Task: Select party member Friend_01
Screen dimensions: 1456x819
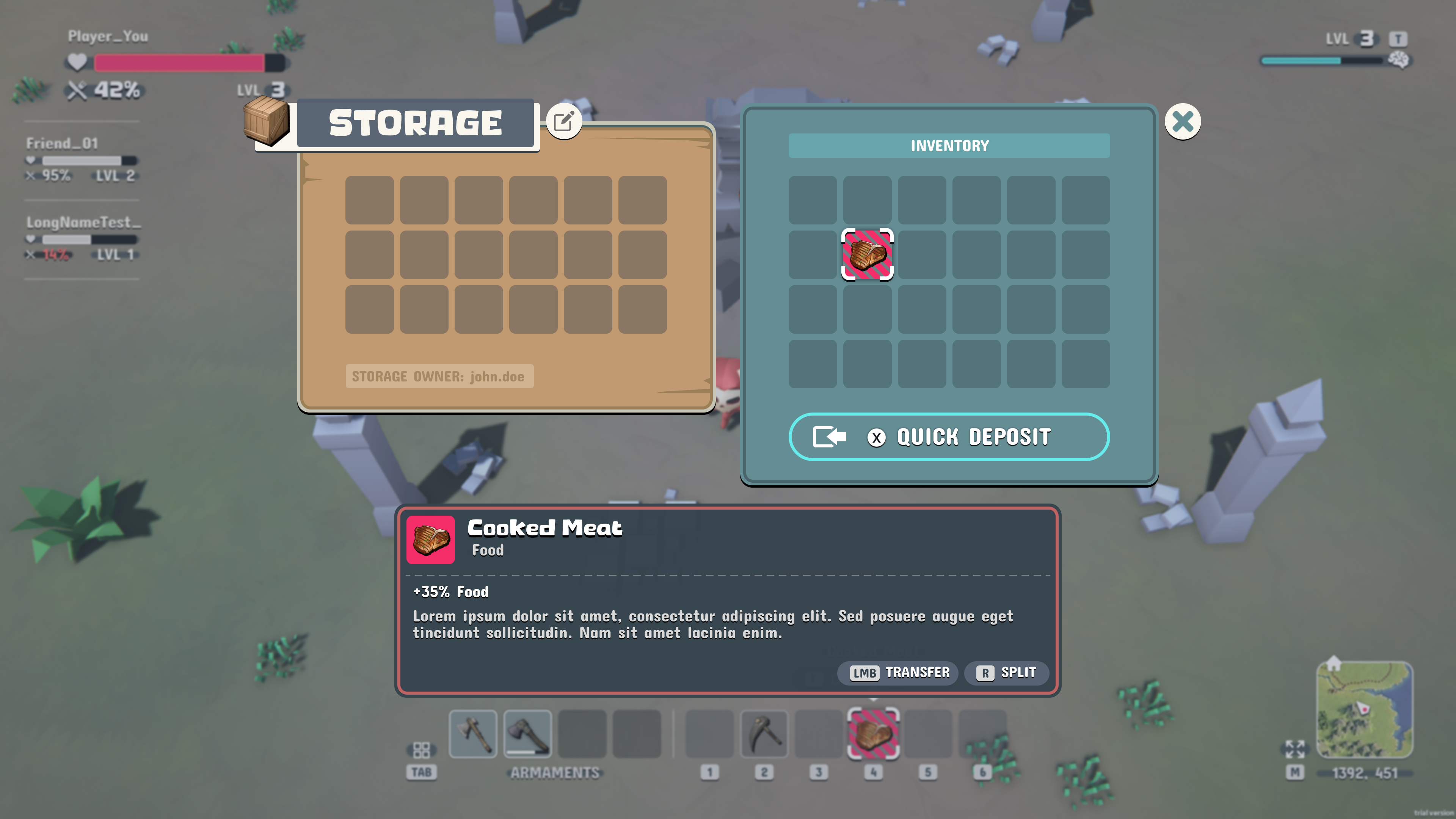Action: pyautogui.click(x=62, y=144)
